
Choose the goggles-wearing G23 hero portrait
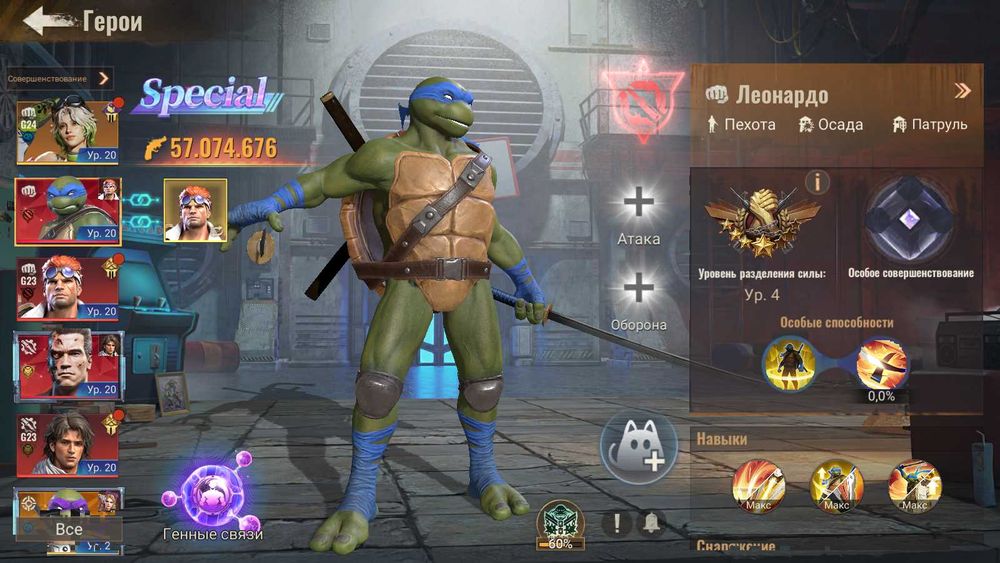68,288
